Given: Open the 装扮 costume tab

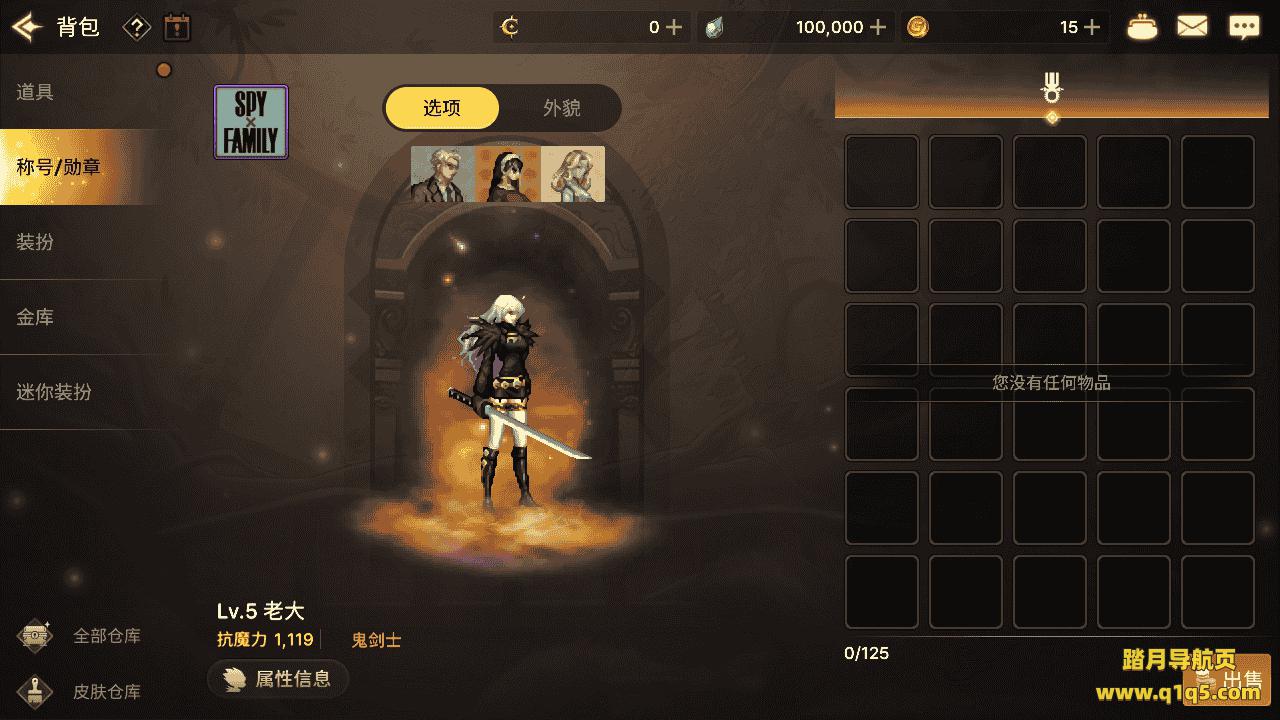Looking at the screenshot, I should [x=36, y=242].
